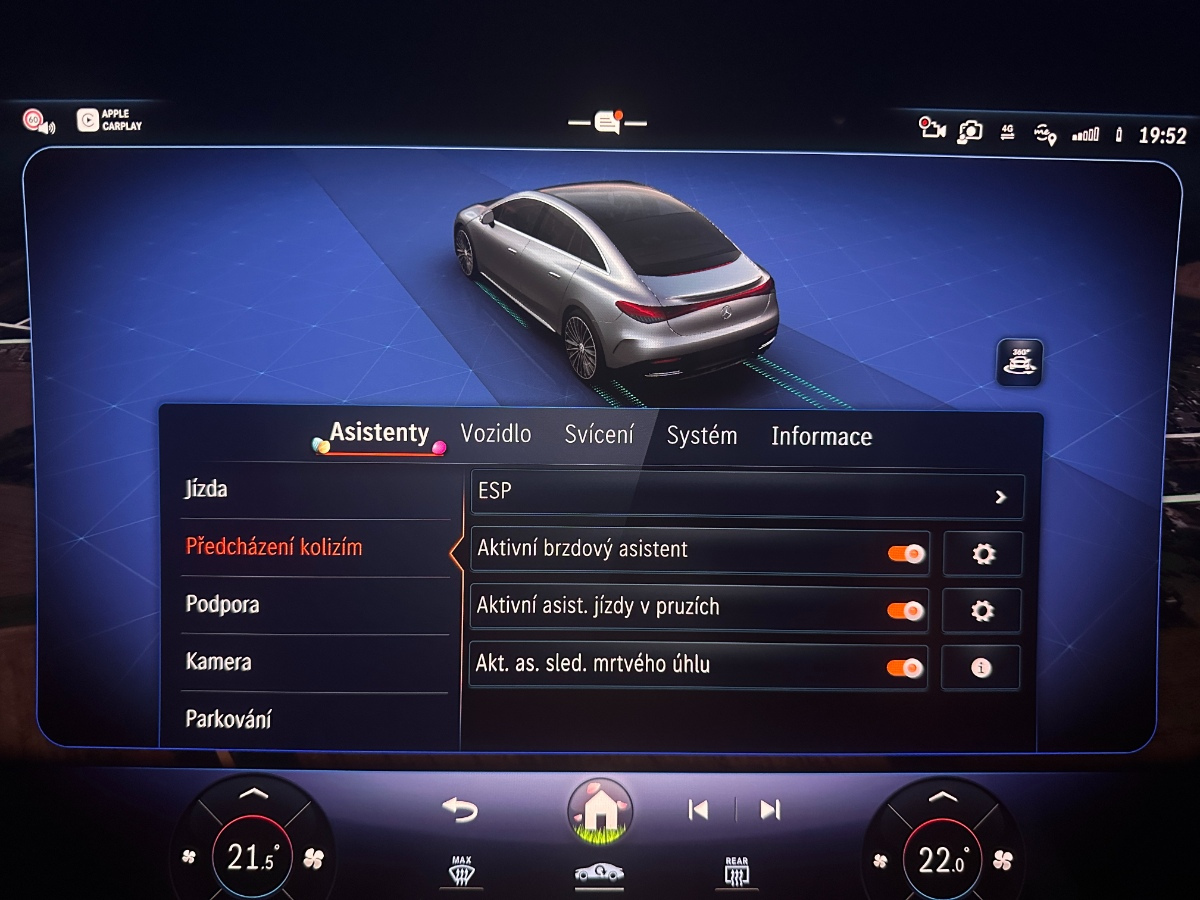Open the ESP submenu row
Viewport: 1200px width, 900px height.
[746, 496]
